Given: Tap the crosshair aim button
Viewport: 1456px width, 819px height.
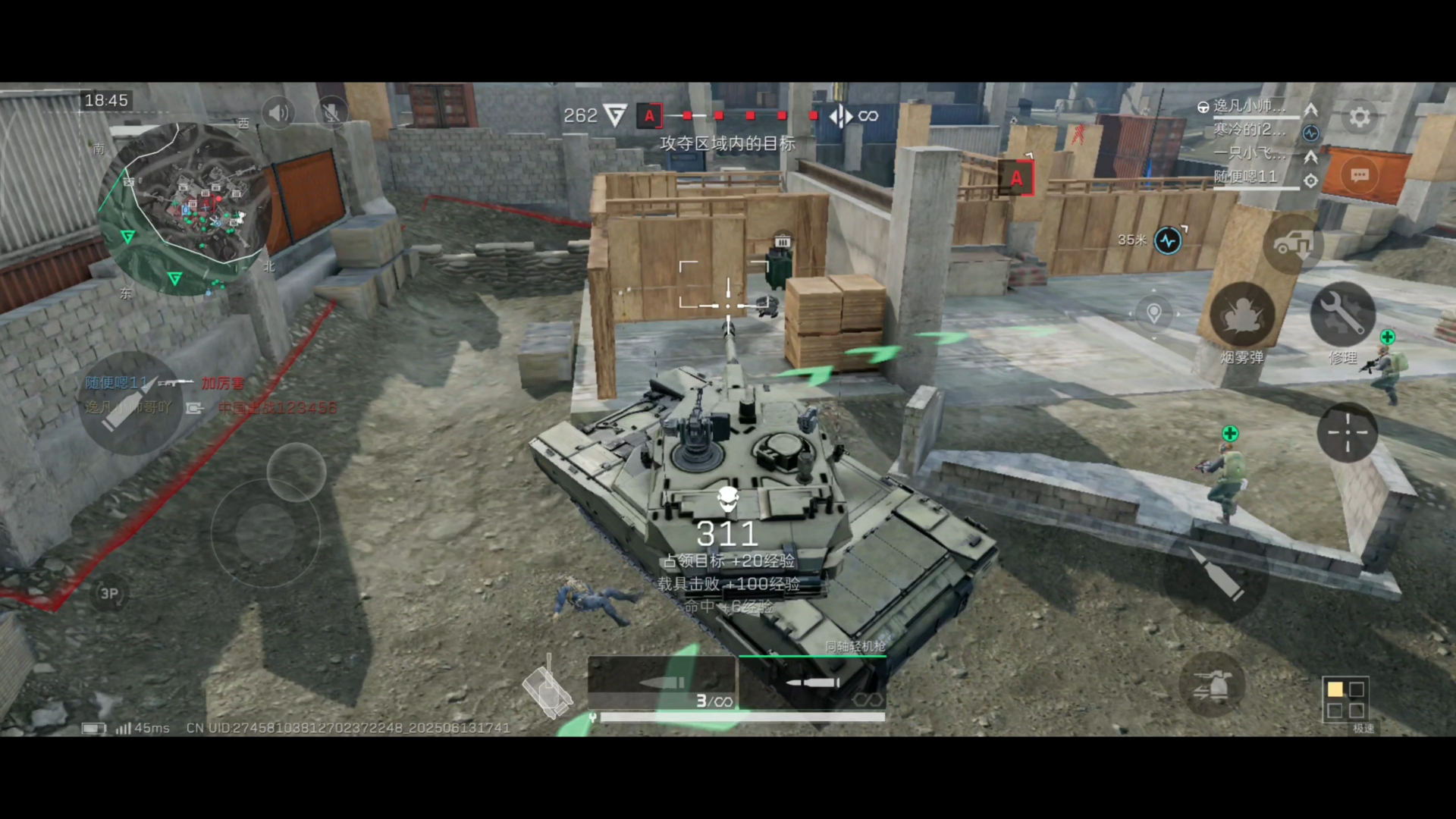Looking at the screenshot, I should [x=1347, y=432].
